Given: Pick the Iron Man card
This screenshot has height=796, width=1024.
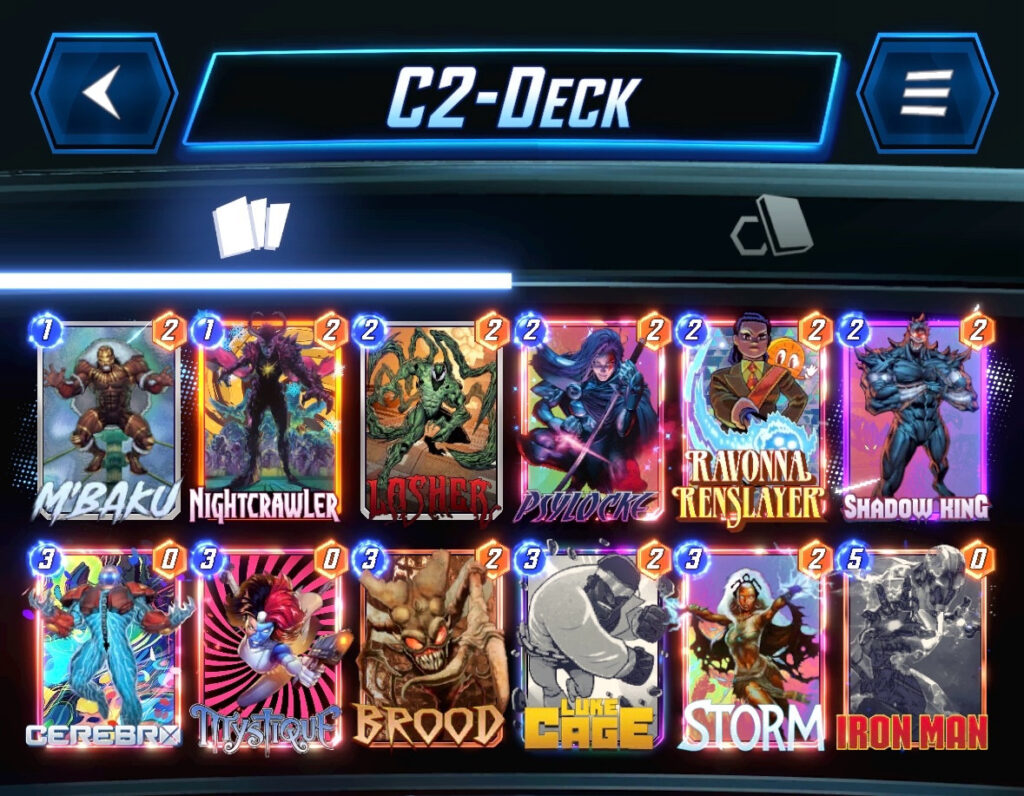Looking at the screenshot, I should (x=915, y=650).
